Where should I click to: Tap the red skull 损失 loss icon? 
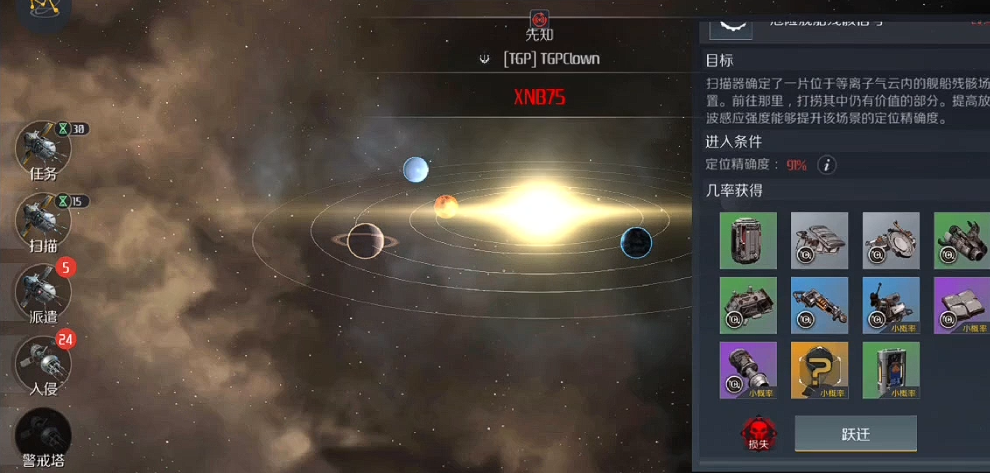click(759, 433)
